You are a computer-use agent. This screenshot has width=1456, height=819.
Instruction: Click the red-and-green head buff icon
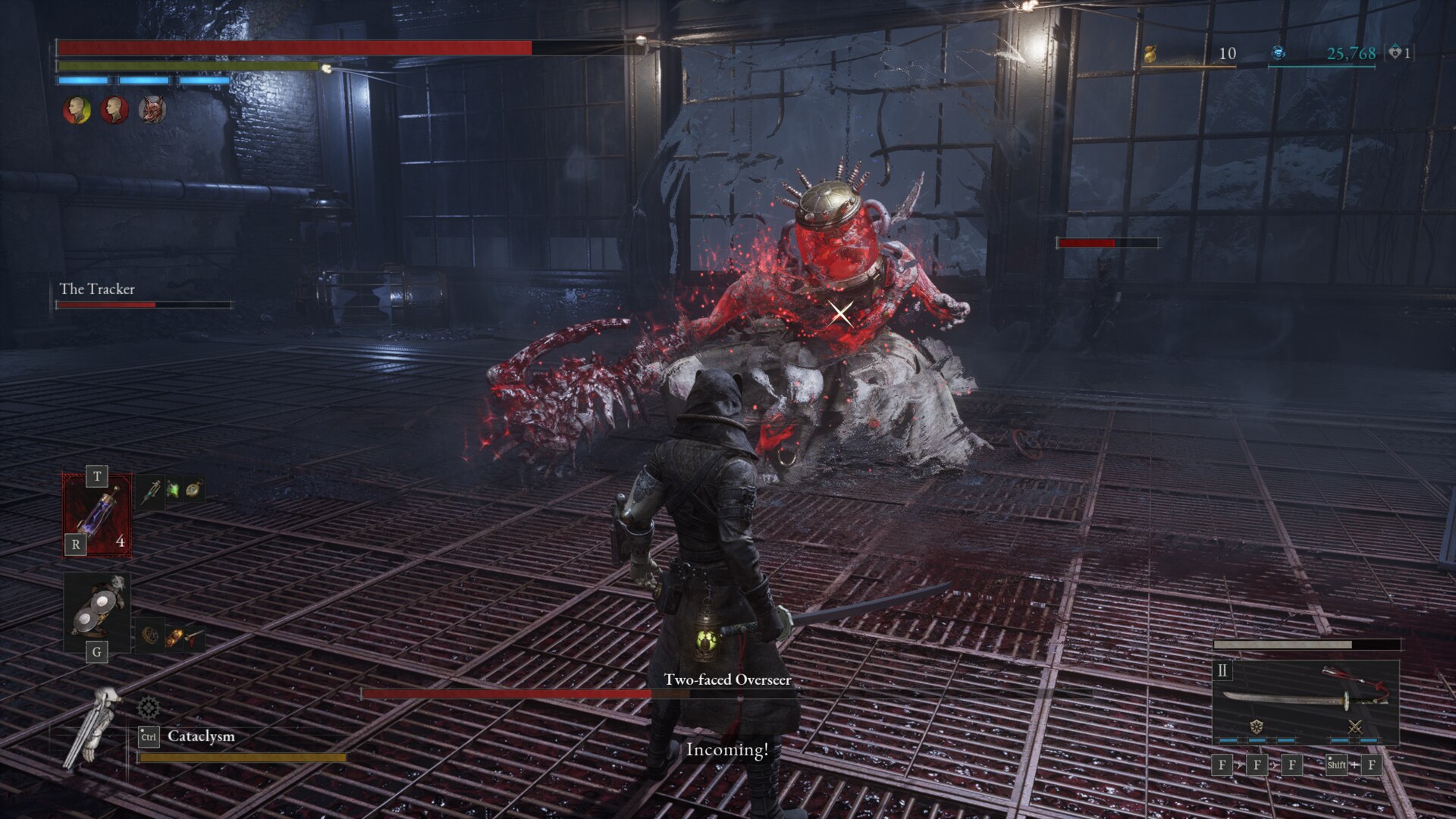click(77, 110)
